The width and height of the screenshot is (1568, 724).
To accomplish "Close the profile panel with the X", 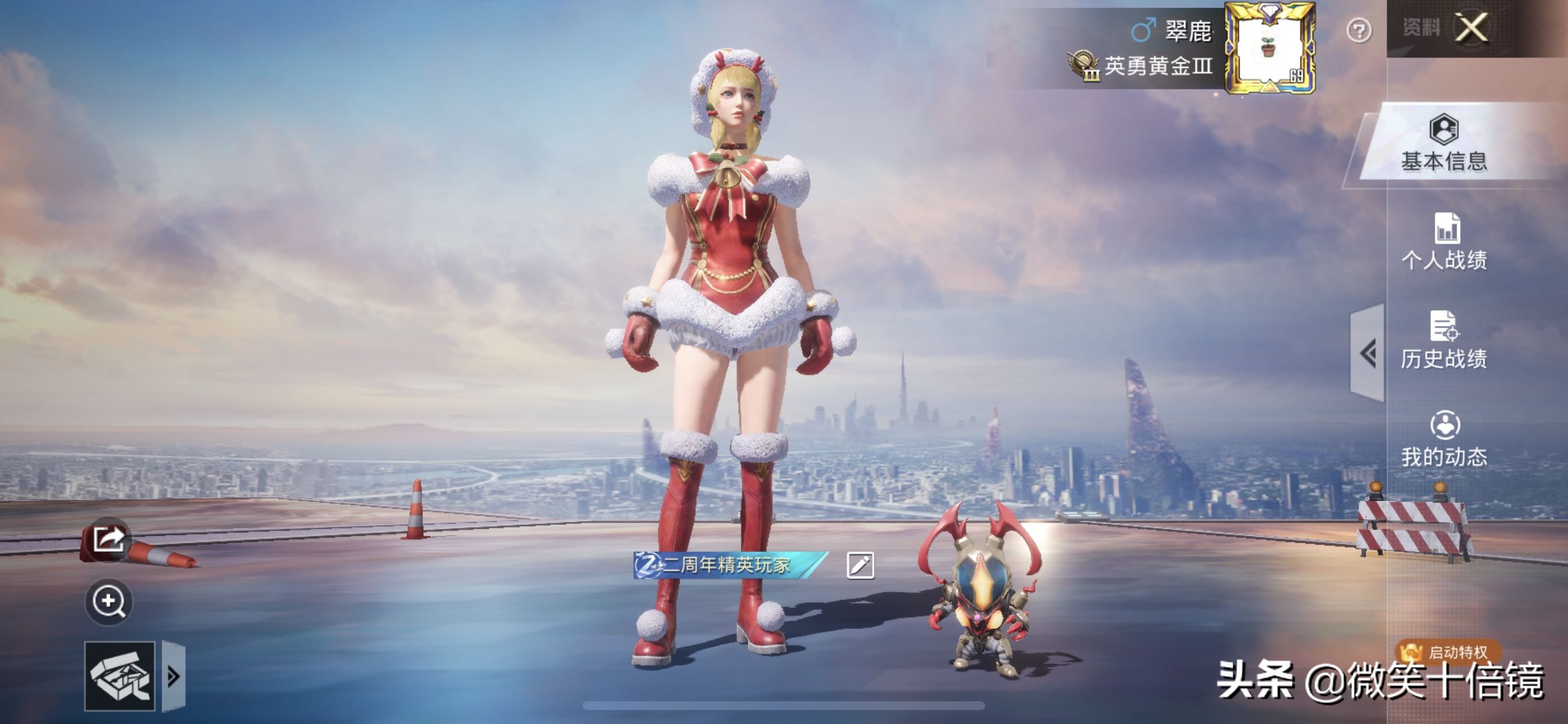I will [x=1471, y=28].
